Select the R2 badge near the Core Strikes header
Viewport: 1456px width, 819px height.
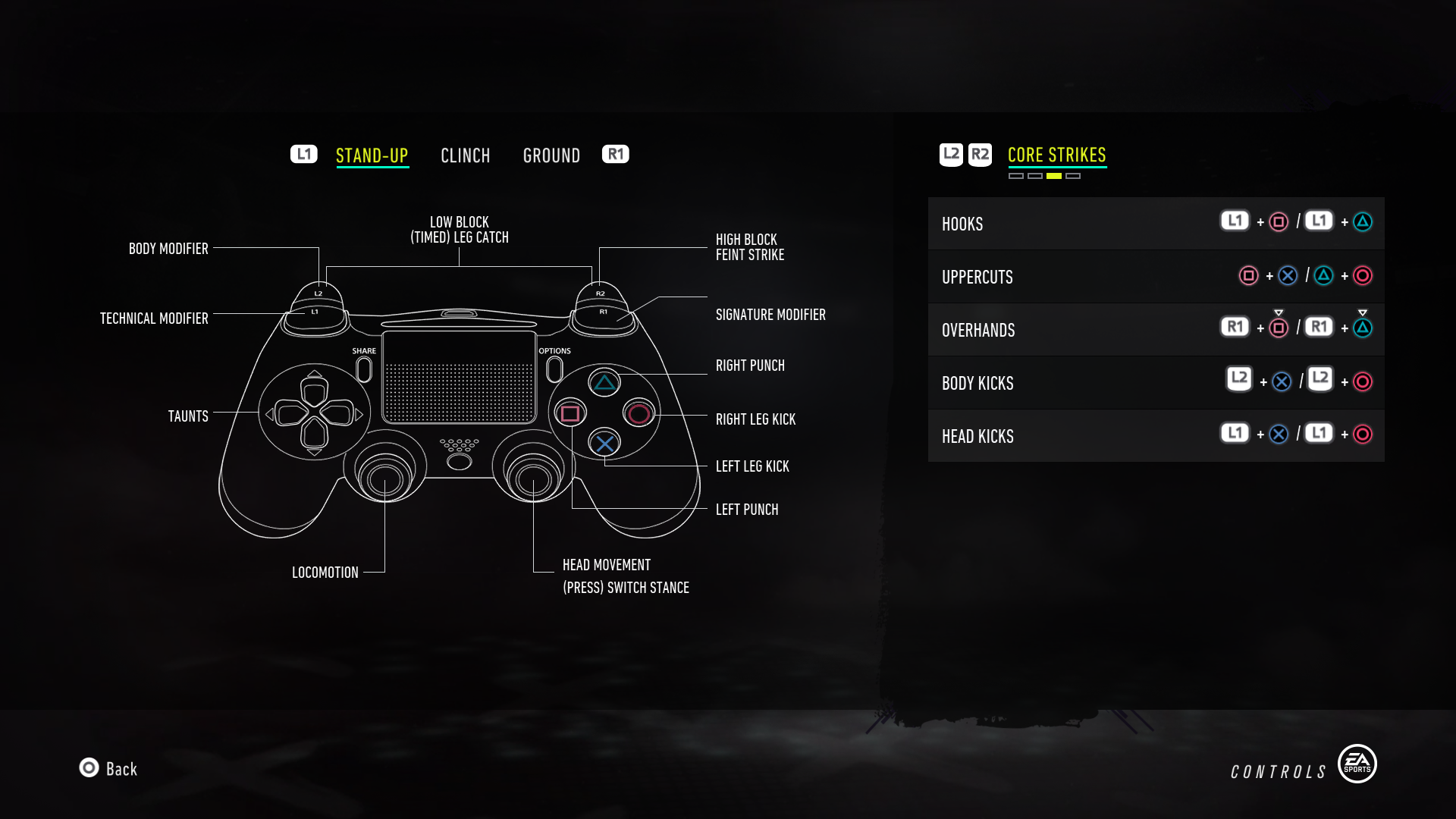point(980,154)
